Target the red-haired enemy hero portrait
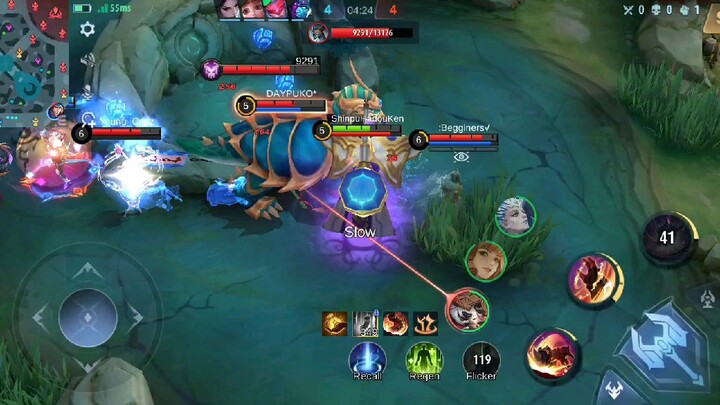This screenshot has width=720, height=405. pos(486,261)
